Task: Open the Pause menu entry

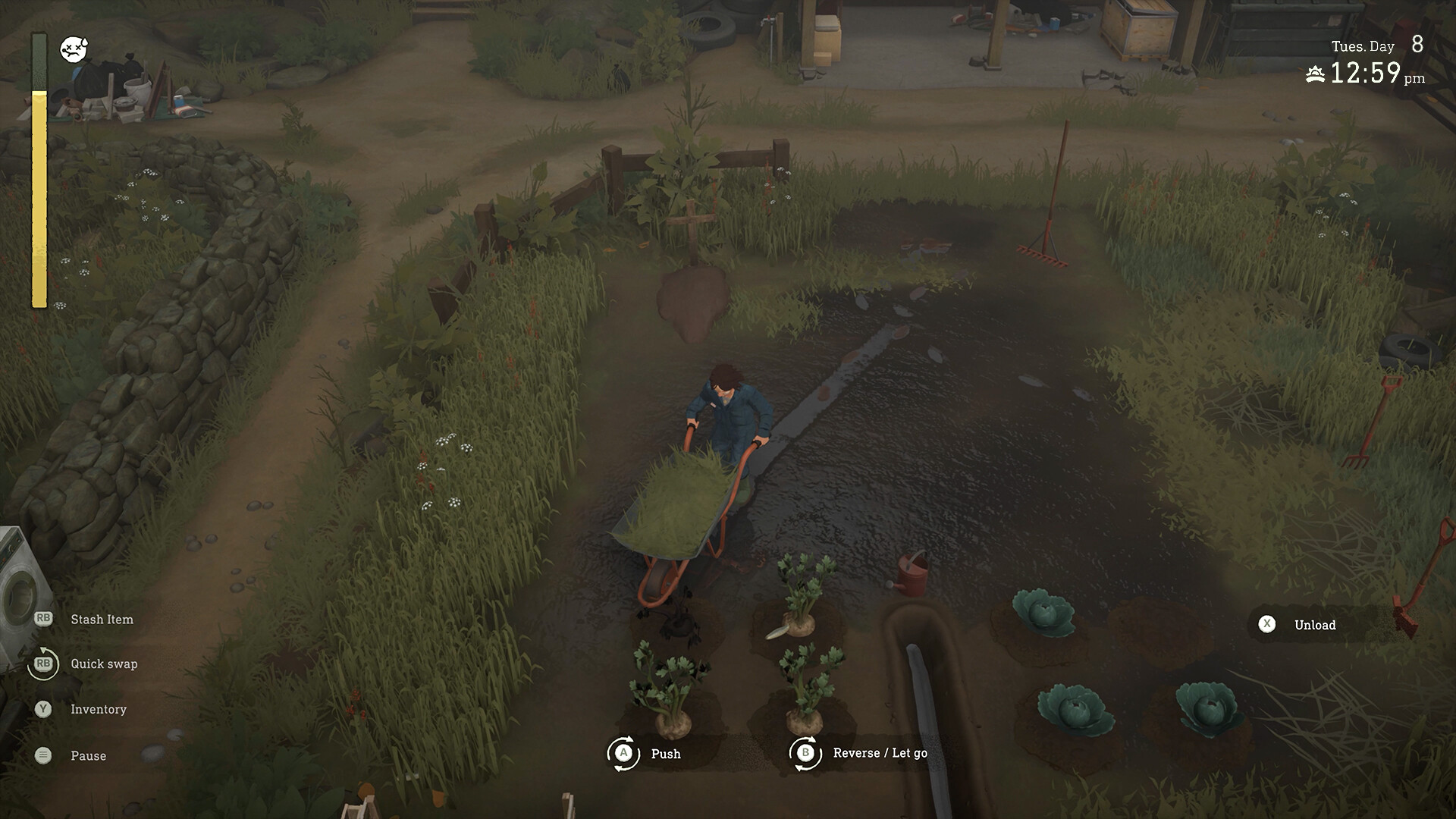Action: (88, 755)
